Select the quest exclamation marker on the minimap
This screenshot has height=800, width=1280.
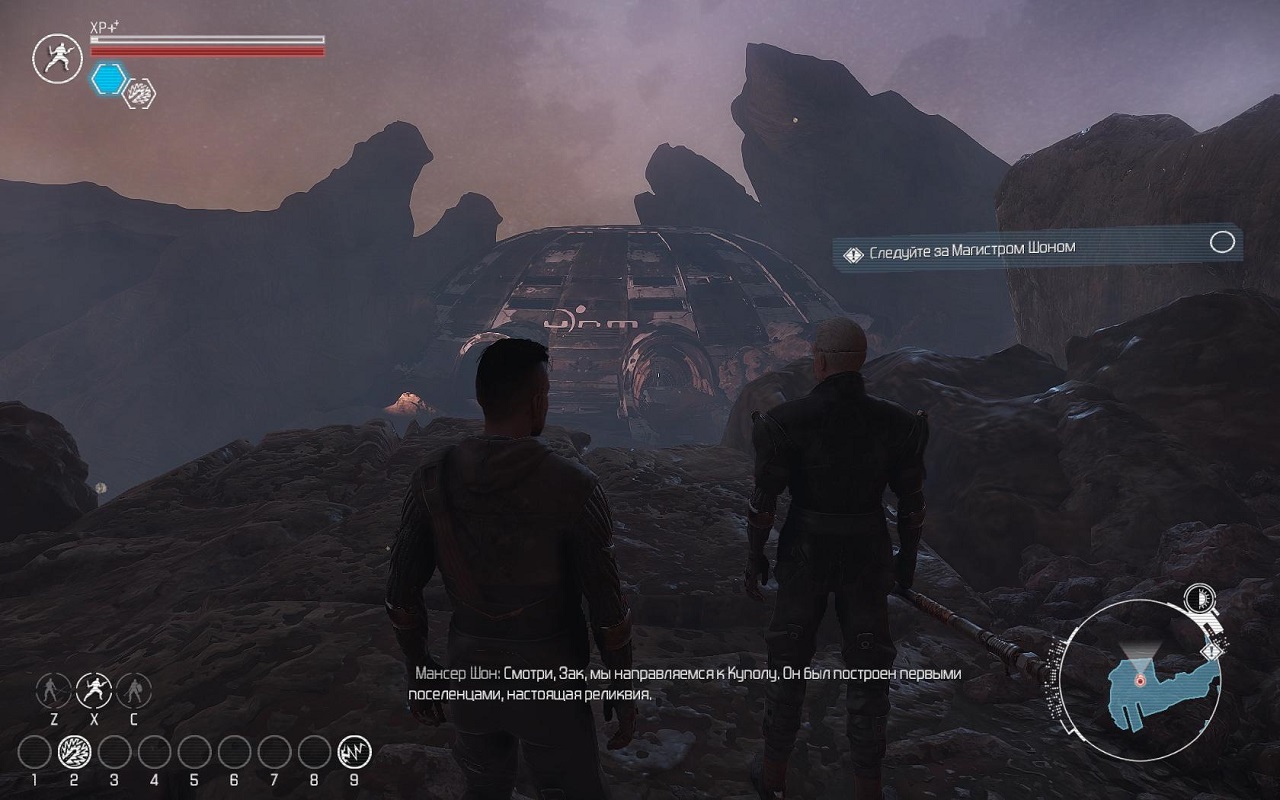pyautogui.click(x=1214, y=652)
